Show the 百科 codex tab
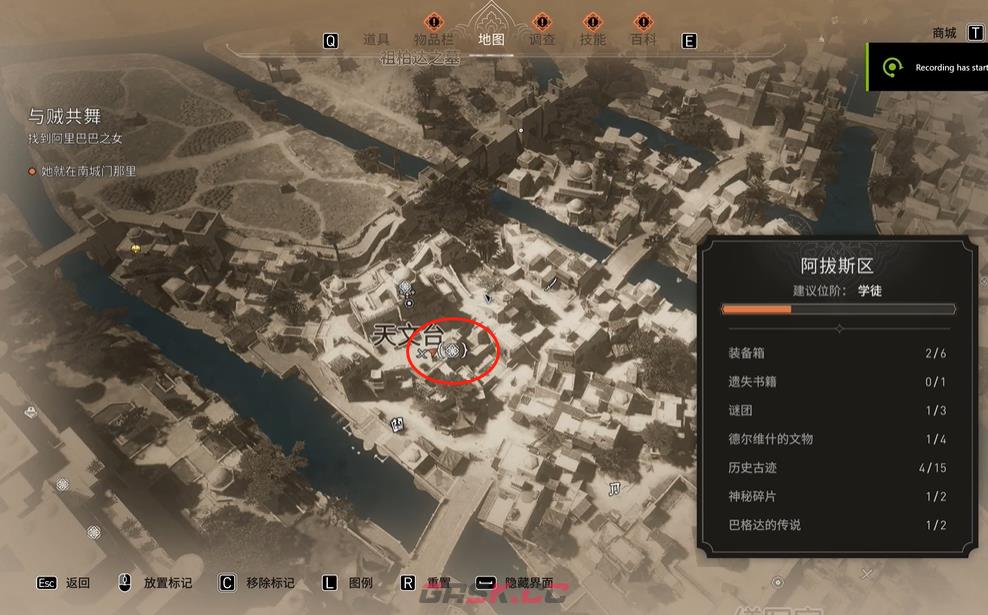The height and width of the screenshot is (615, 988). pos(643,40)
